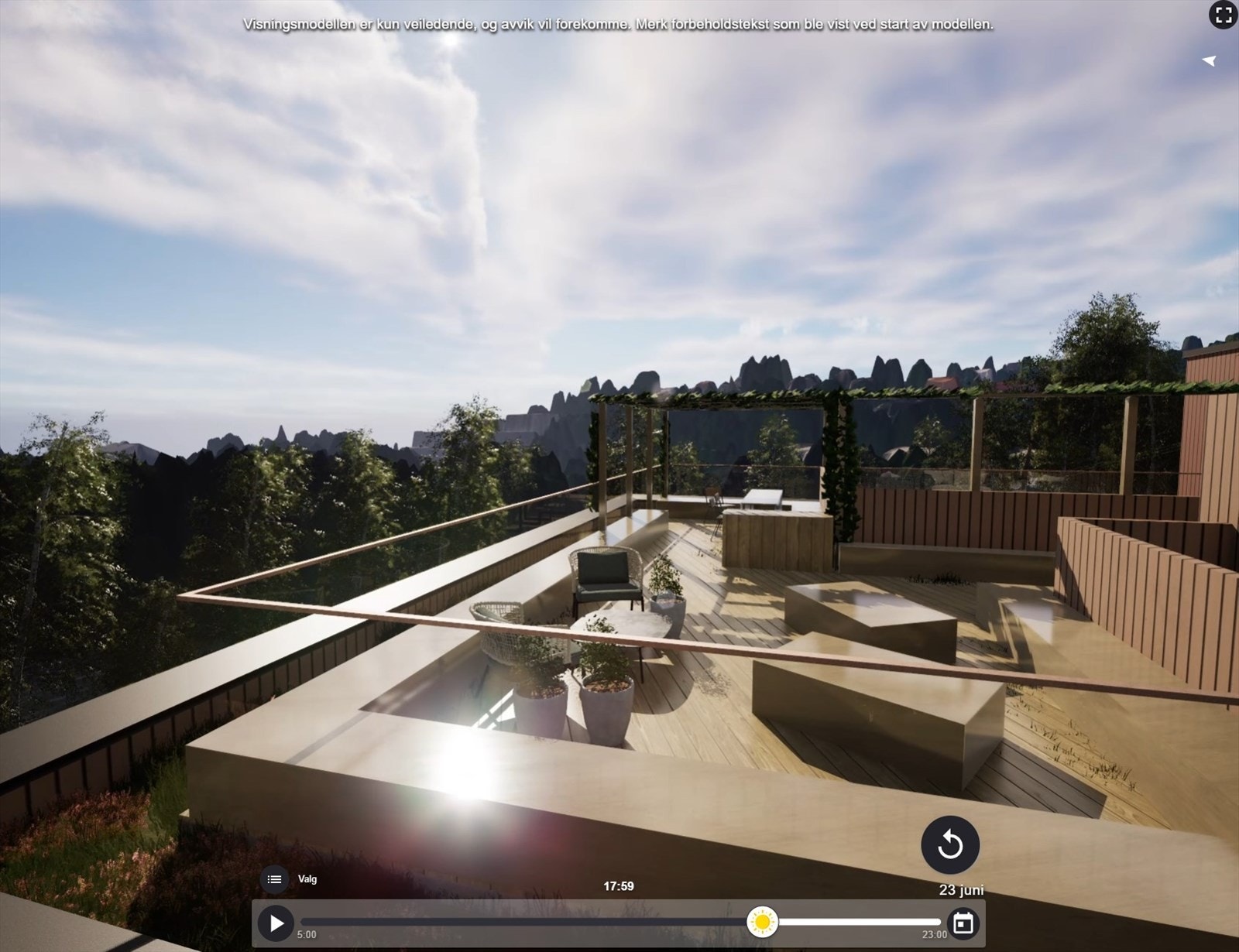1239x952 pixels.
Task: Click the circular reset arrow above 23 juni
Action: pyautogui.click(x=950, y=845)
